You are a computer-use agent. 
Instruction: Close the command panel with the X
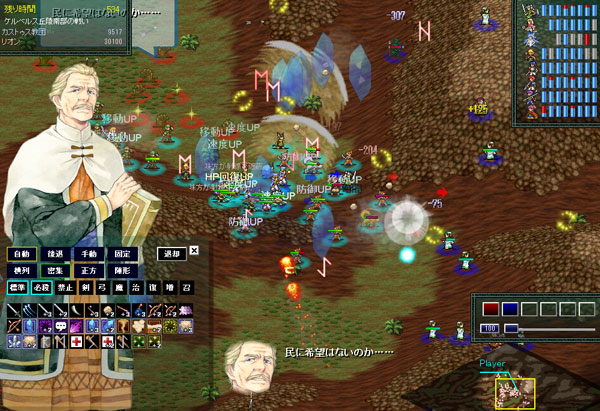point(194,251)
